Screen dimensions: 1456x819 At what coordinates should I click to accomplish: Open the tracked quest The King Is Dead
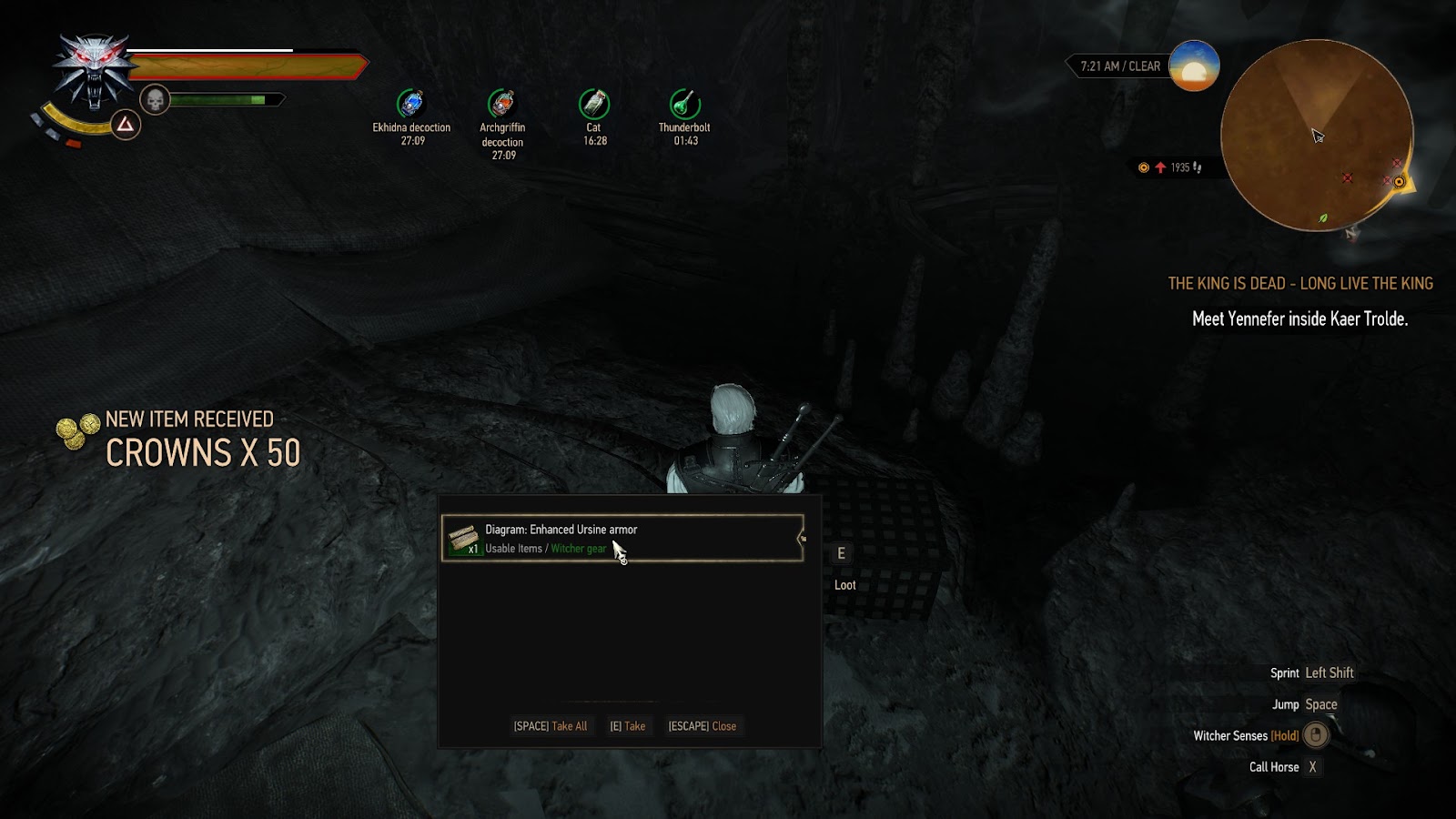1299,284
